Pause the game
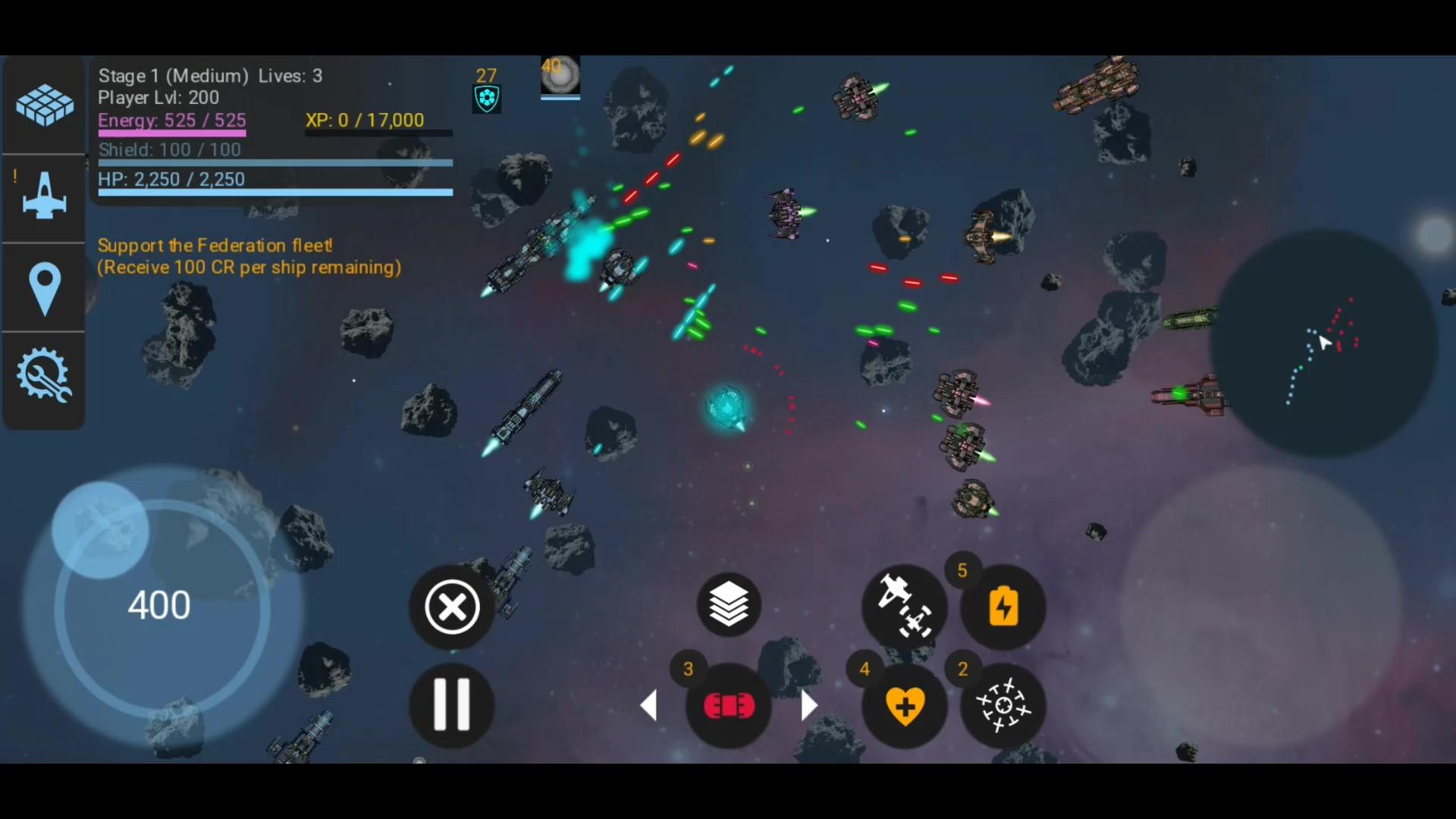This screenshot has width=1456, height=819. tap(450, 705)
